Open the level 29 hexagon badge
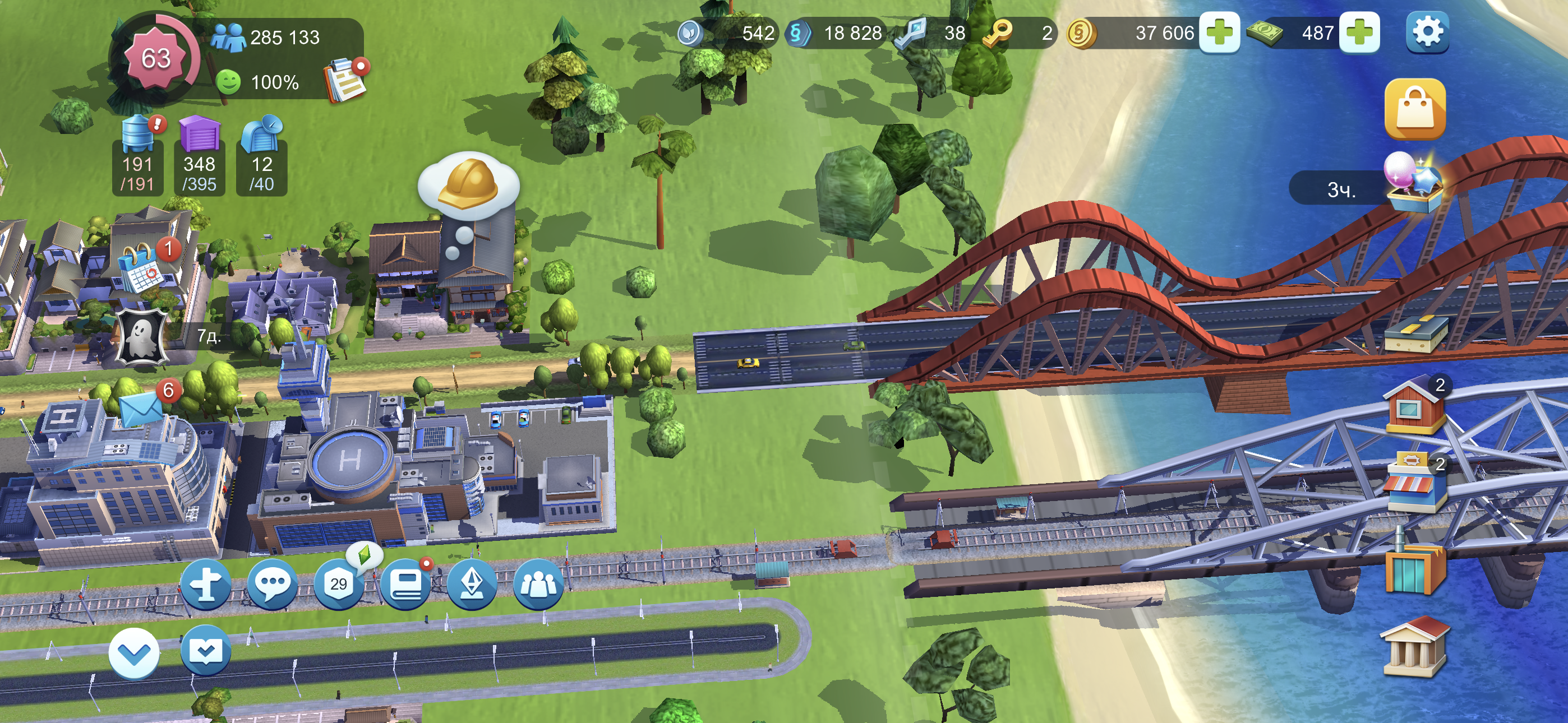This screenshot has width=1568, height=723. pyautogui.click(x=338, y=584)
